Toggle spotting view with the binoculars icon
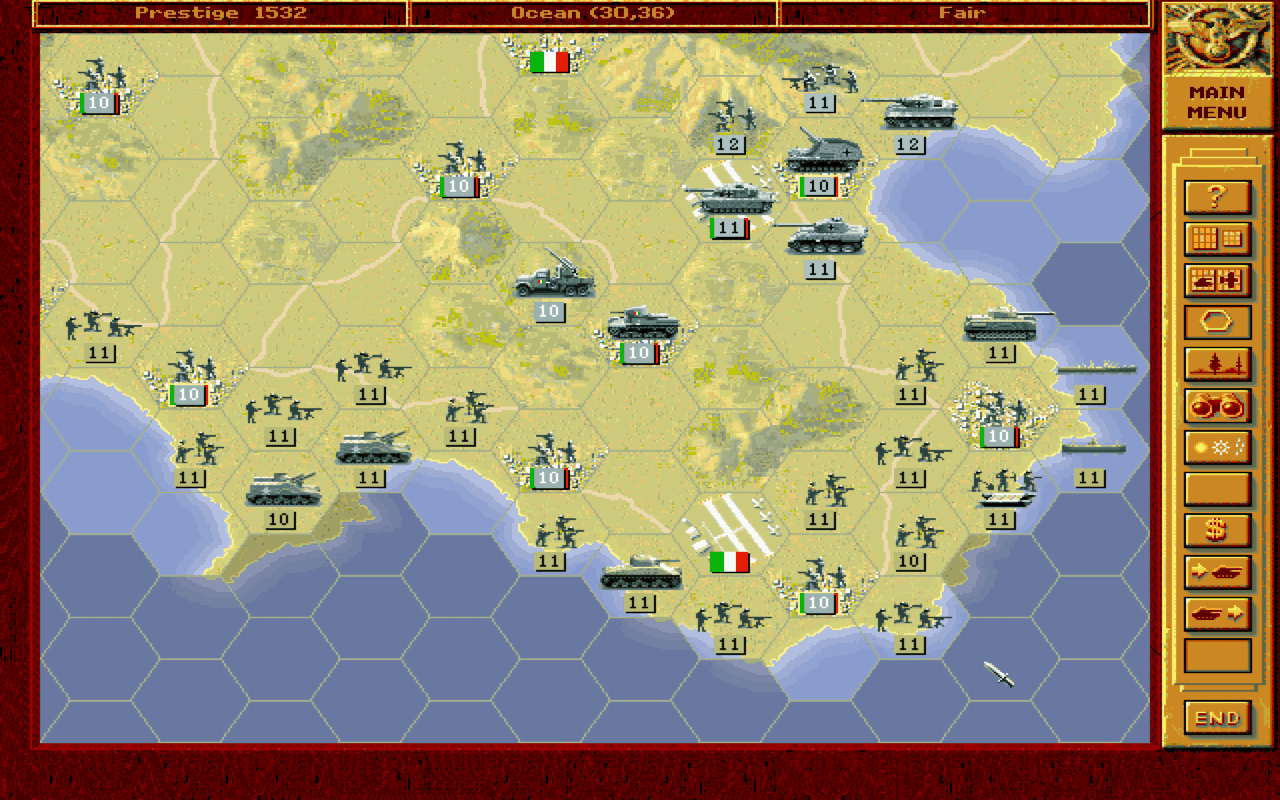This screenshot has height=800, width=1280. [x=1217, y=406]
